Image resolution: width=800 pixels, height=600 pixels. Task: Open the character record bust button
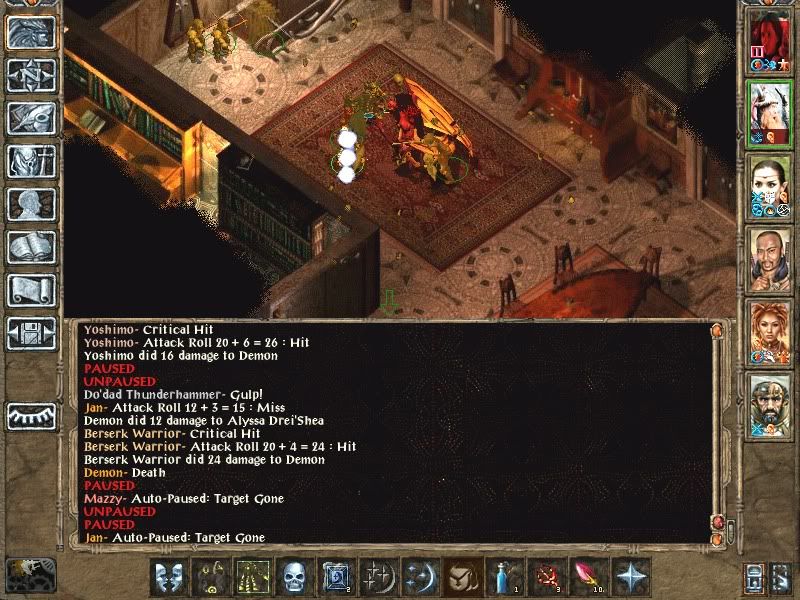(x=31, y=204)
